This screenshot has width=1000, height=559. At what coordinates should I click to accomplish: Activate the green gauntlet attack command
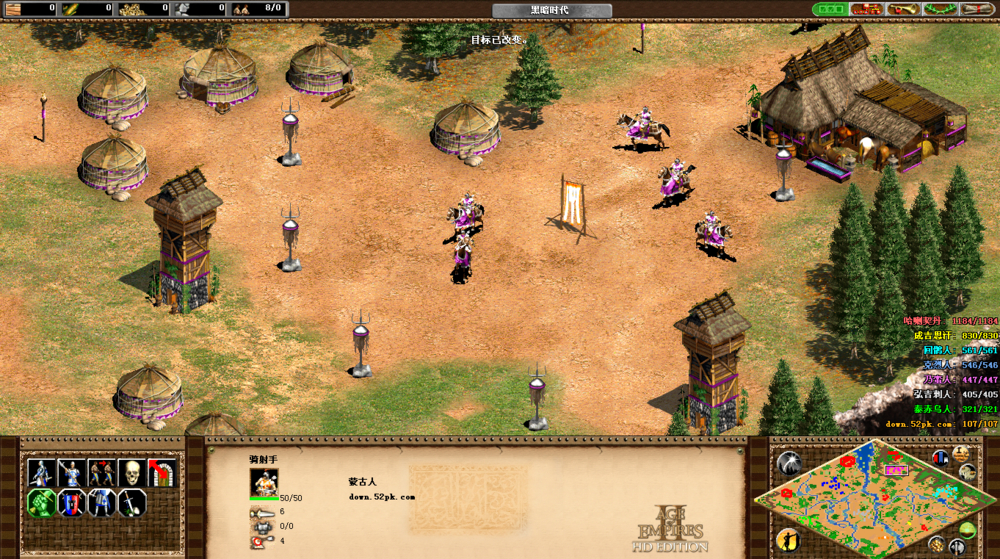[41, 502]
